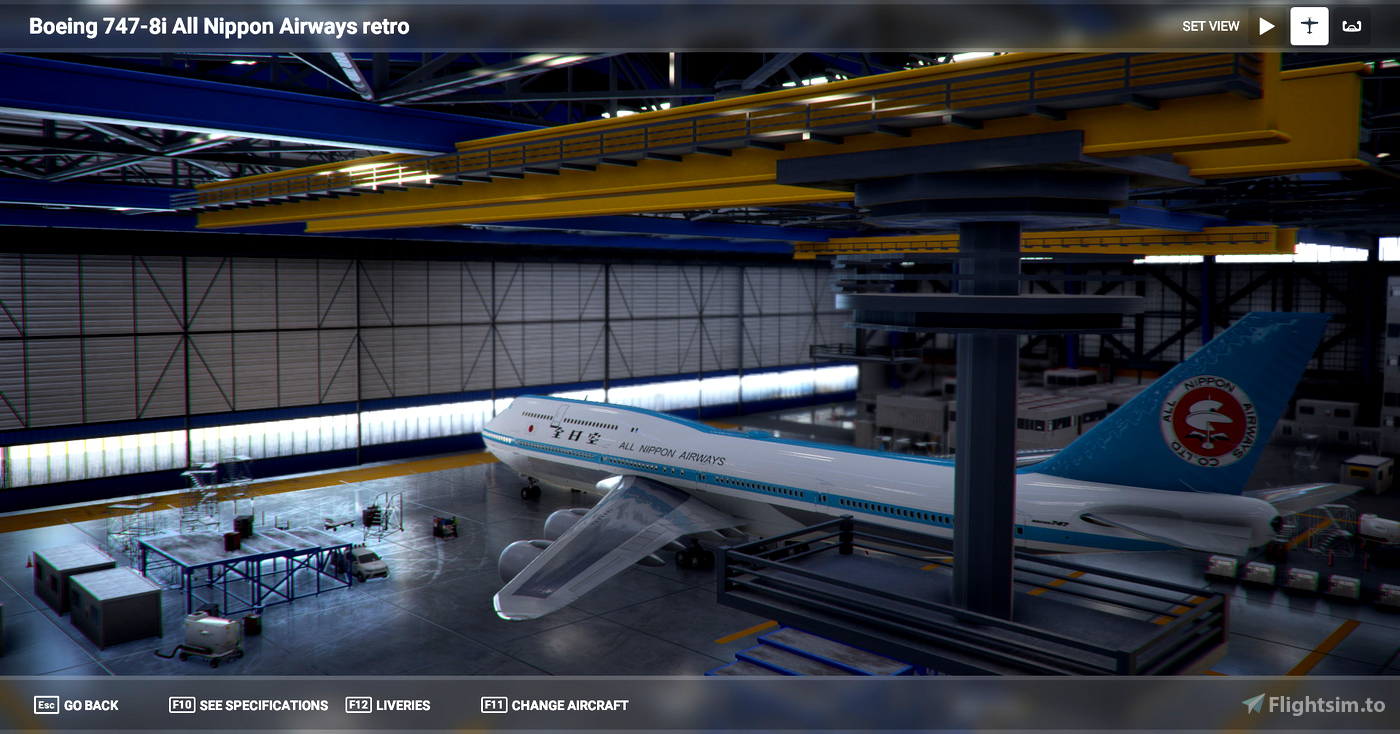Open the SET VIEW options
Image resolution: width=1400 pixels, height=734 pixels.
pyautogui.click(x=1210, y=26)
